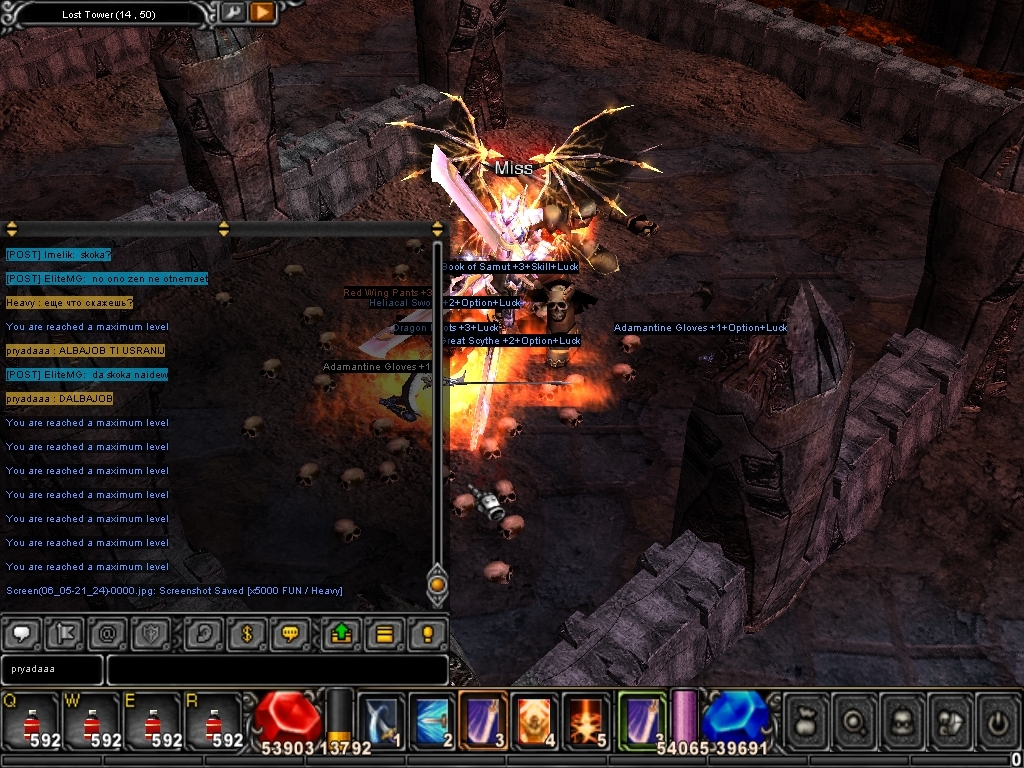
Task: Use the potion in the Q slot
Action: pyautogui.click(x=30, y=720)
